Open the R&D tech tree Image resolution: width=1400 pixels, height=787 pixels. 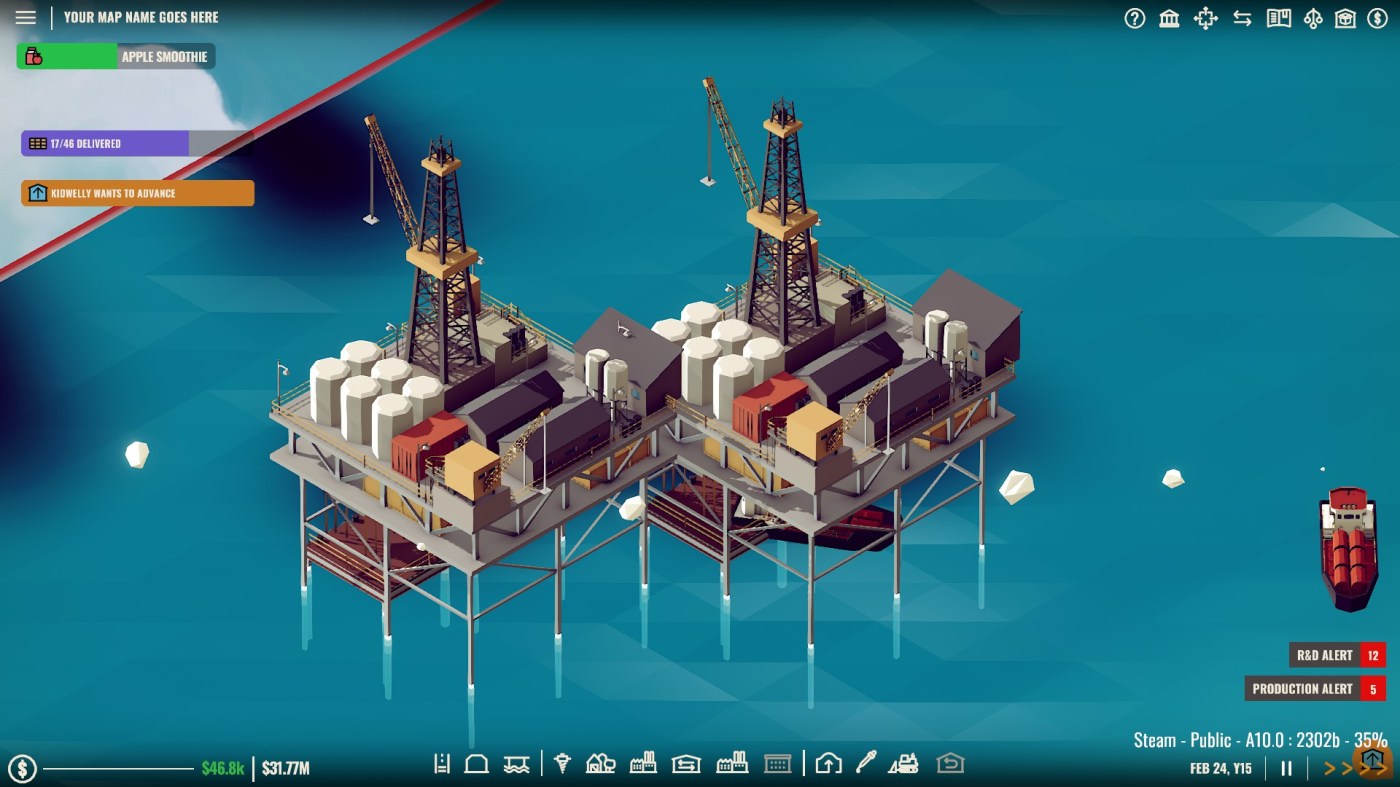tap(1315, 18)
